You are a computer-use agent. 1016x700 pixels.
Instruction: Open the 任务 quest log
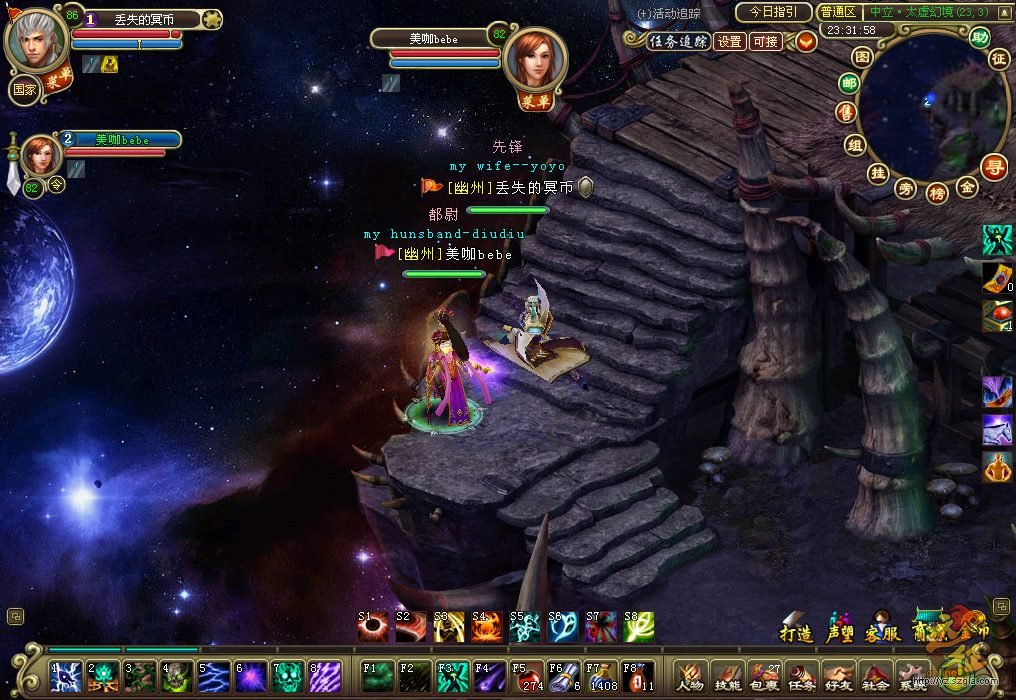pos(800,677)
